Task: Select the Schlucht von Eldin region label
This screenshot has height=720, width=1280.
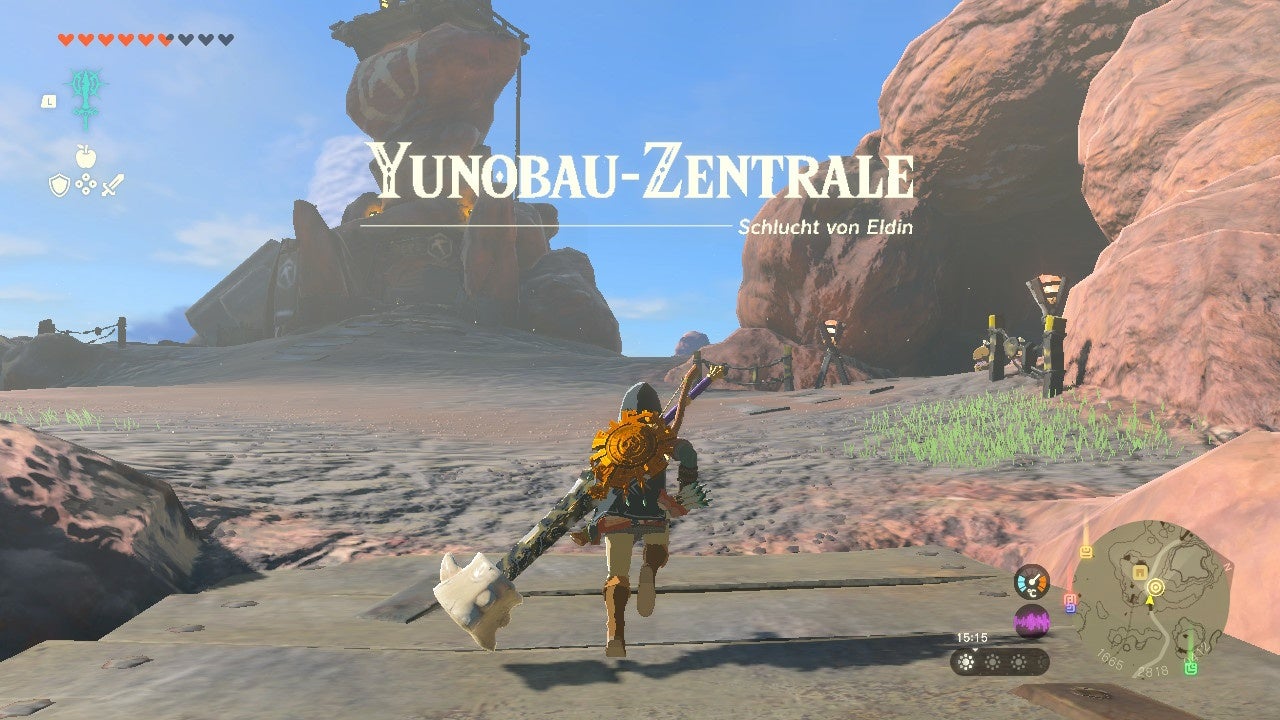Action: coord(825,228)
